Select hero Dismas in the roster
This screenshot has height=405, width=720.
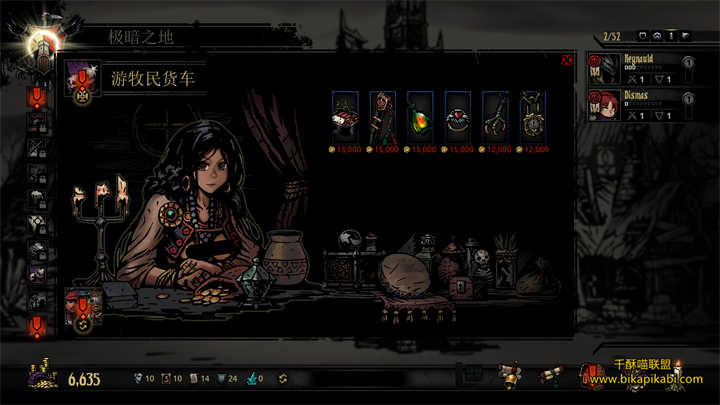[x=640, y=106]
